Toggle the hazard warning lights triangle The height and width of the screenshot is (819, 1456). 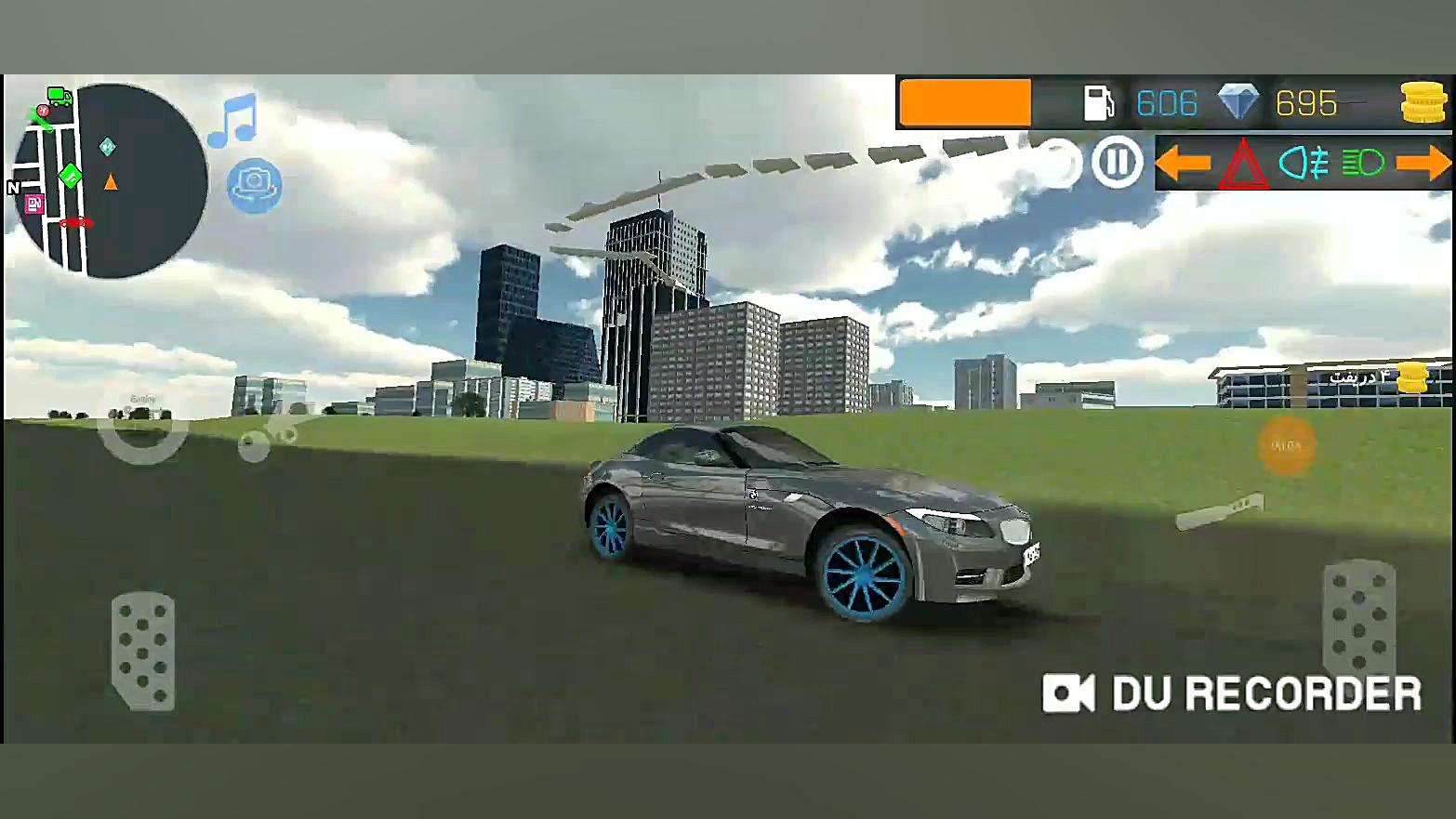[x=1243, y=164]
